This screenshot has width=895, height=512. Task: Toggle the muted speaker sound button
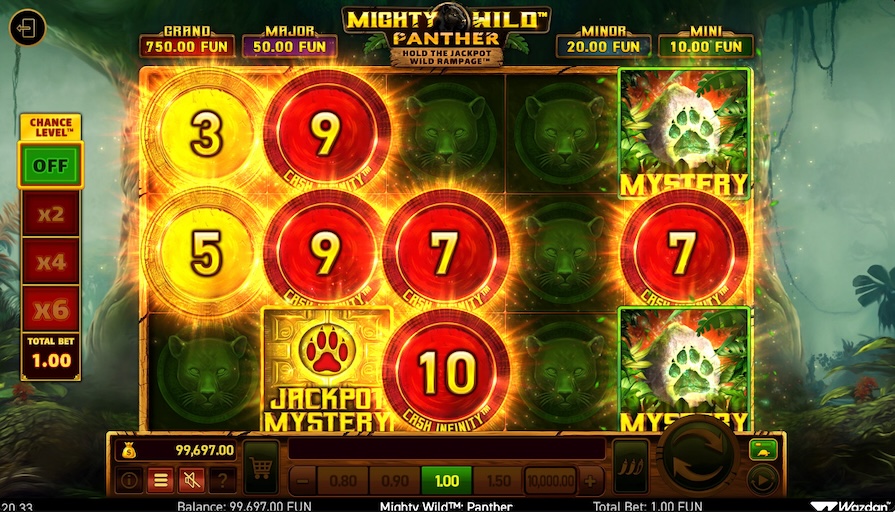click(190, 481)
